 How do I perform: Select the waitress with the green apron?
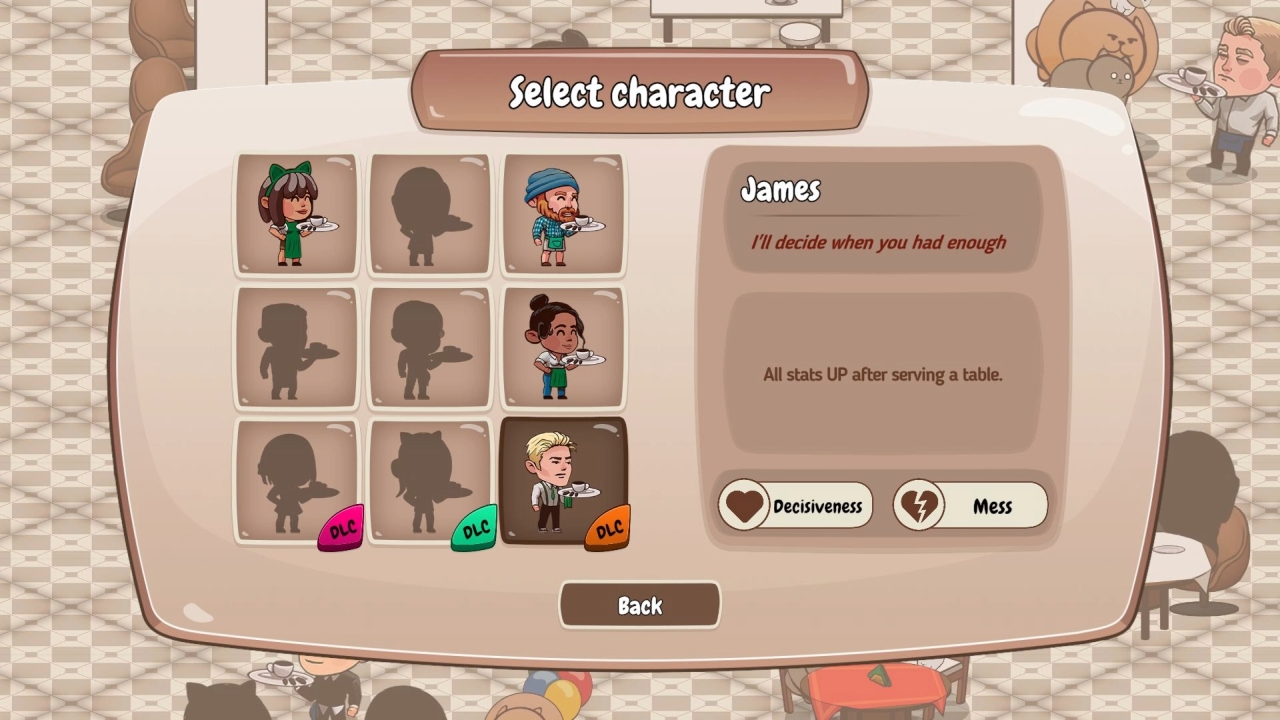click(x=563, y=347)
